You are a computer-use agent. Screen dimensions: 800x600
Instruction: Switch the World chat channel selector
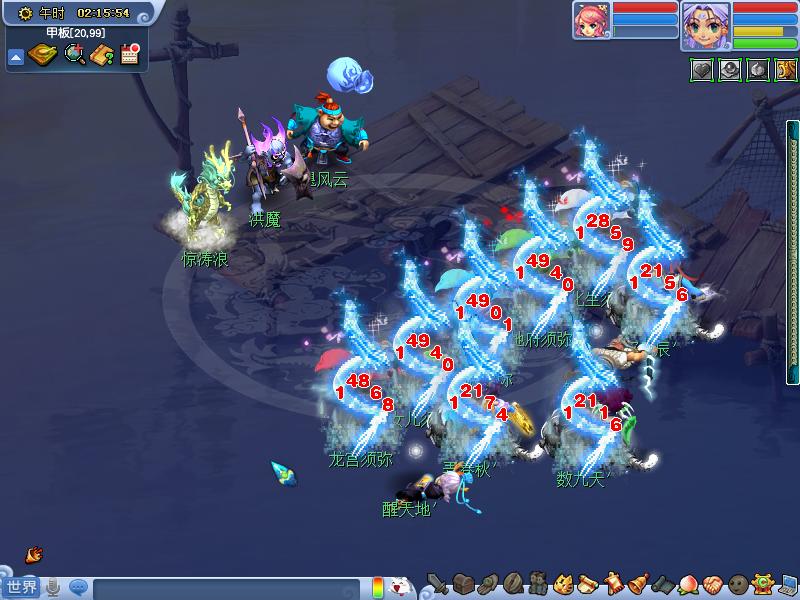22,586
